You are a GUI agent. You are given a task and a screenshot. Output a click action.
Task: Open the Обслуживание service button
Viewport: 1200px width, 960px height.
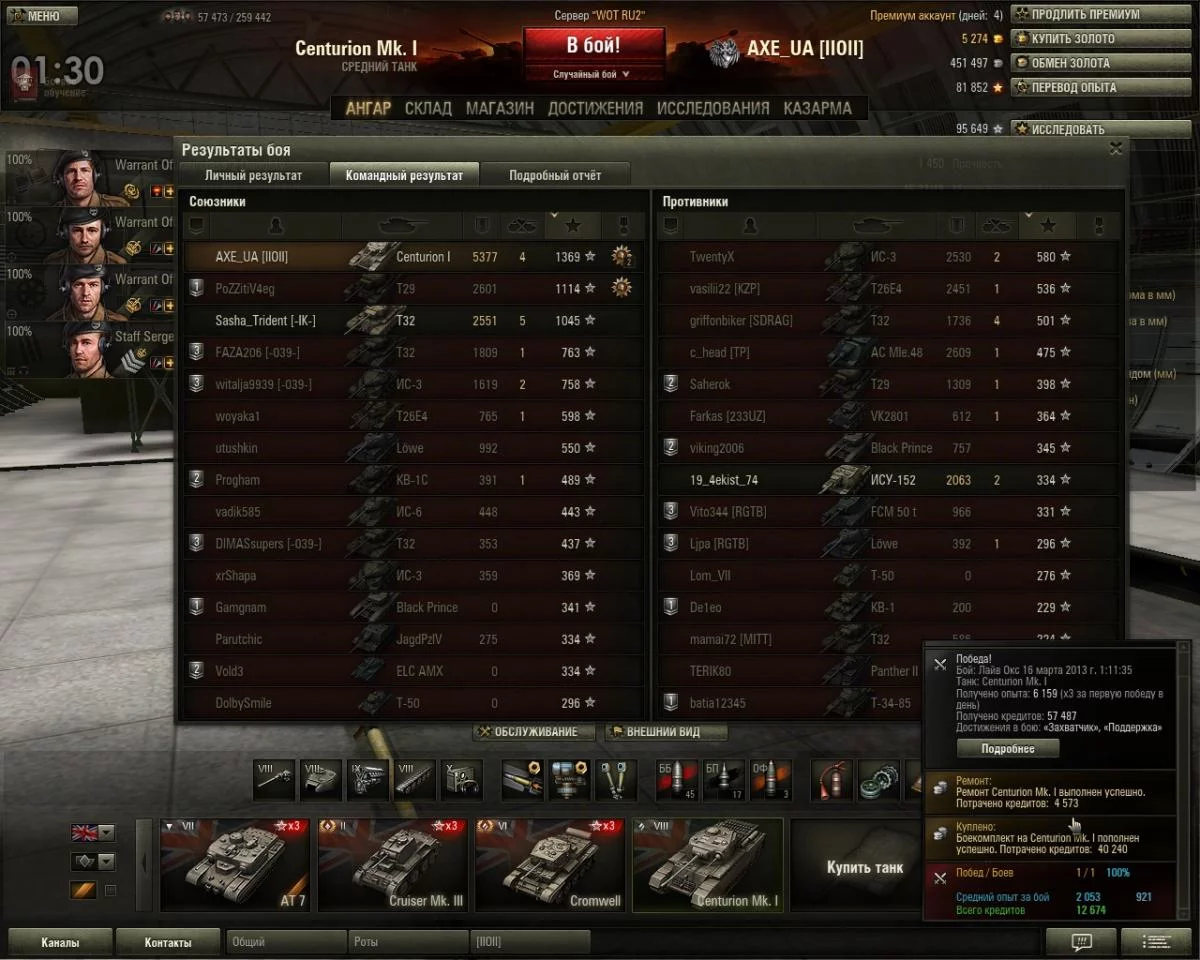(x=533, y=732)
